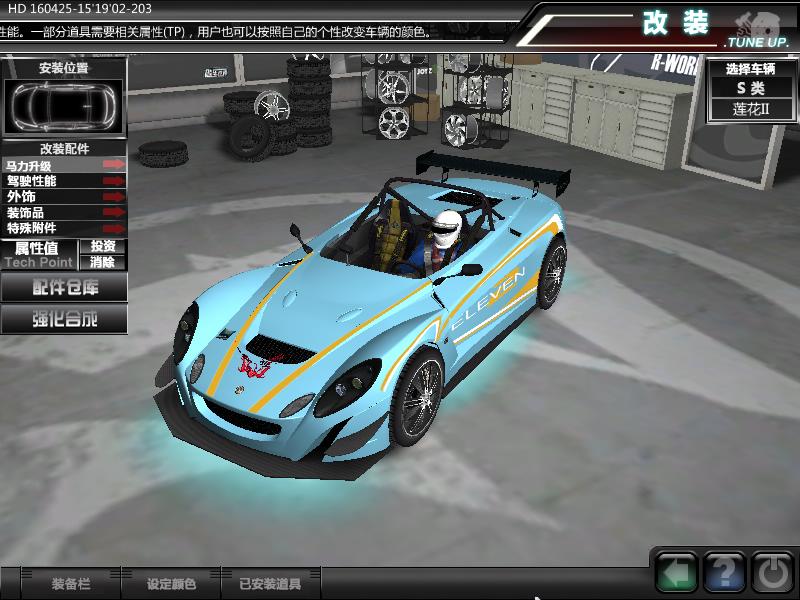The height and width of the screenshot is (600, 800).
Task: Open the 强化合成 enhancement synthesis menu
Action: [x=65, y=320]
